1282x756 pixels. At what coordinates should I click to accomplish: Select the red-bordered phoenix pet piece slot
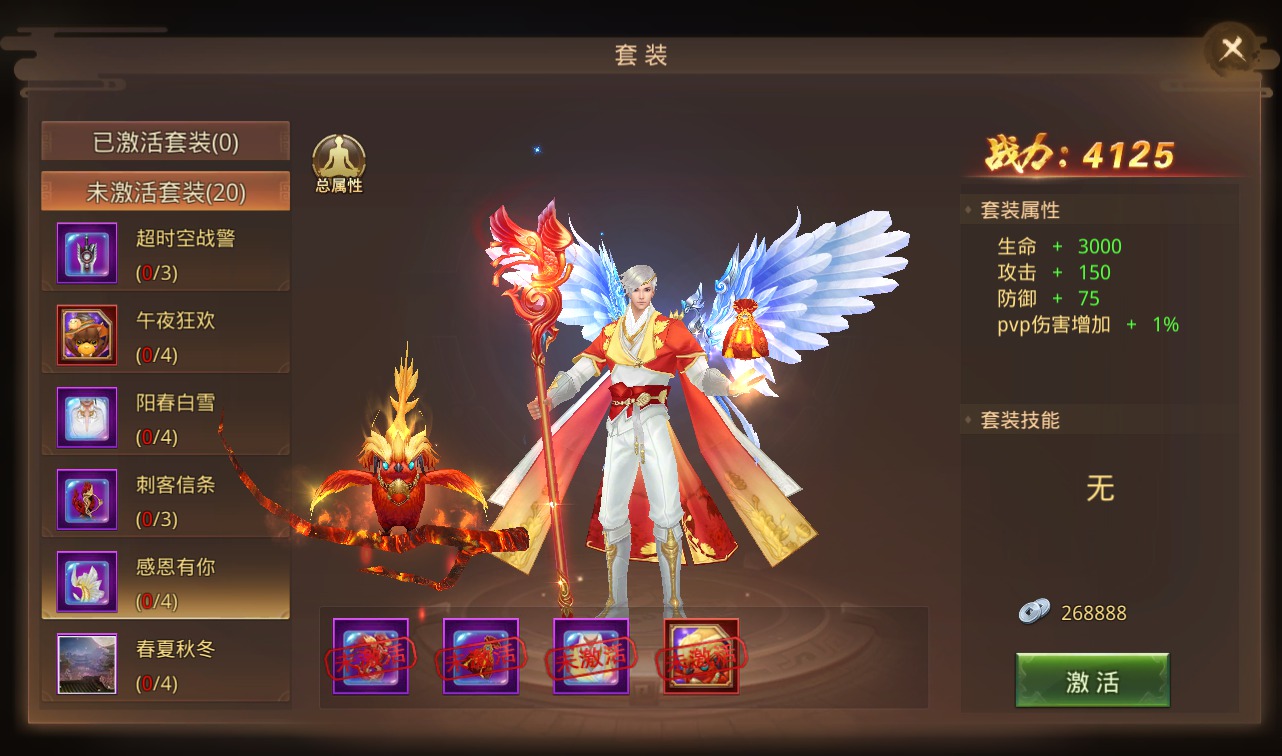pos(701,656)
